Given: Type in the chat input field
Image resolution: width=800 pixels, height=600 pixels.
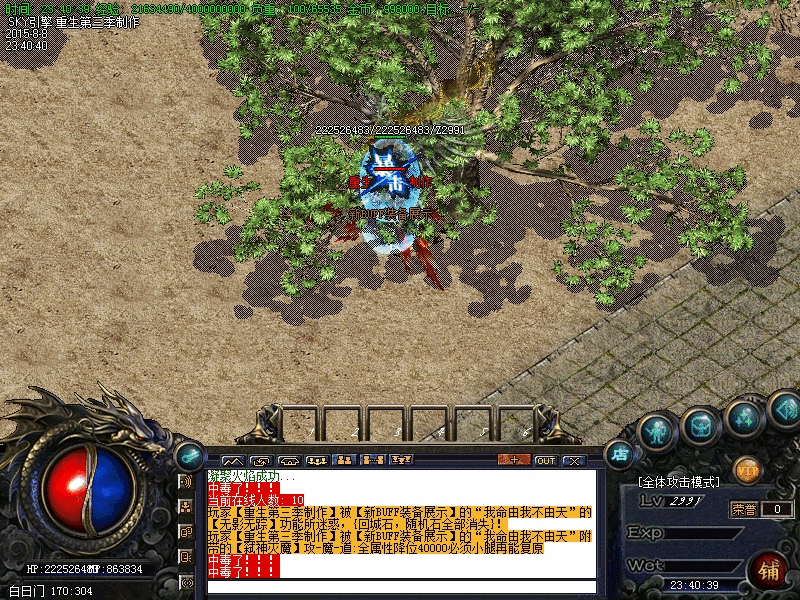Looking at the screenshot, I should (400, 587).
